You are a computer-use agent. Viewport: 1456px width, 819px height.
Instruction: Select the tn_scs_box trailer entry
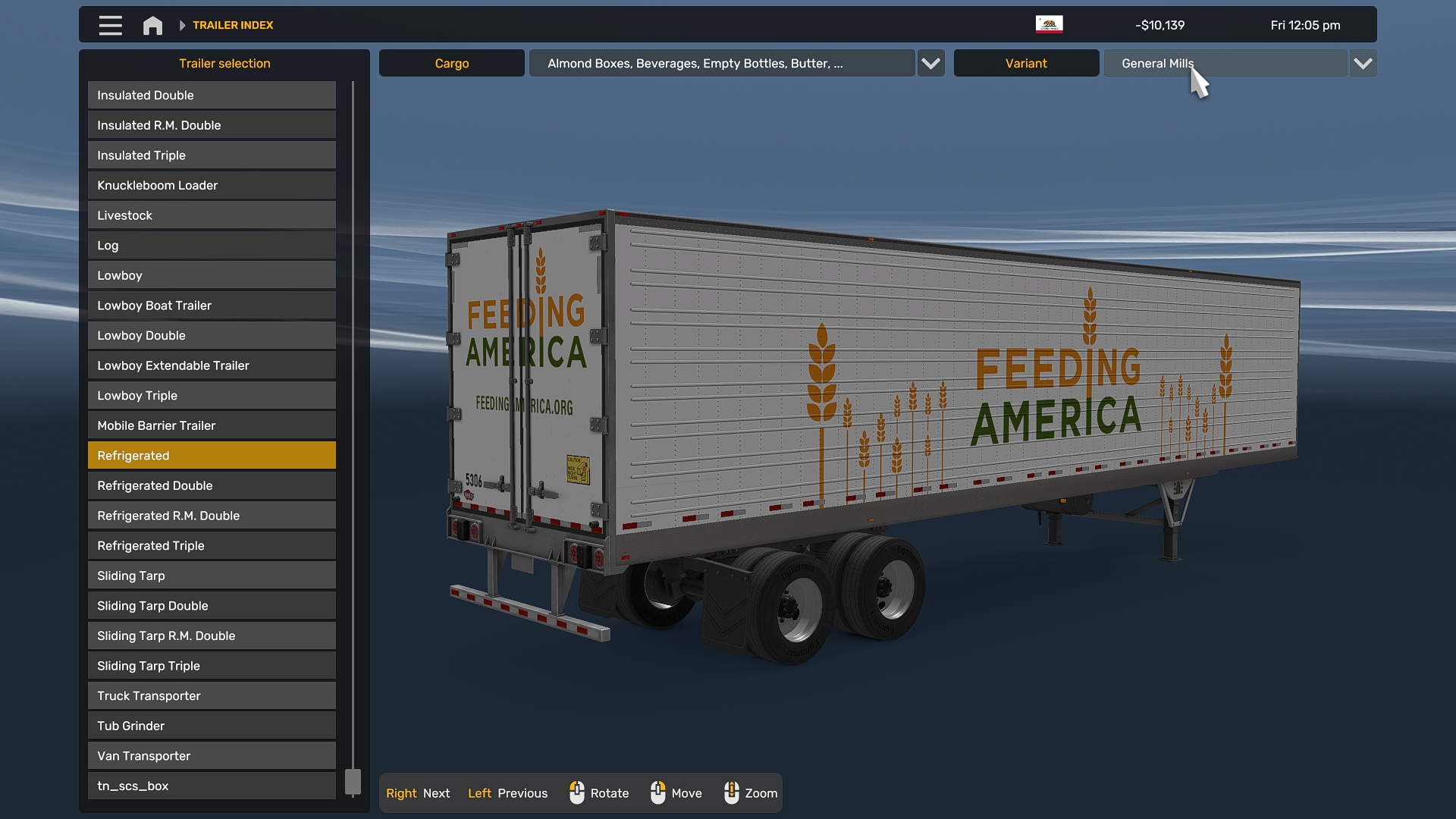click(x=212, y=786)
